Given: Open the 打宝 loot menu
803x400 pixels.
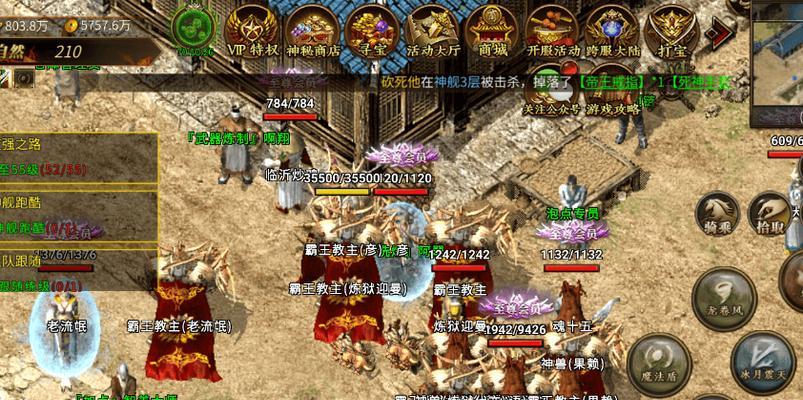Looking at the screenshot, I should 672,28.
